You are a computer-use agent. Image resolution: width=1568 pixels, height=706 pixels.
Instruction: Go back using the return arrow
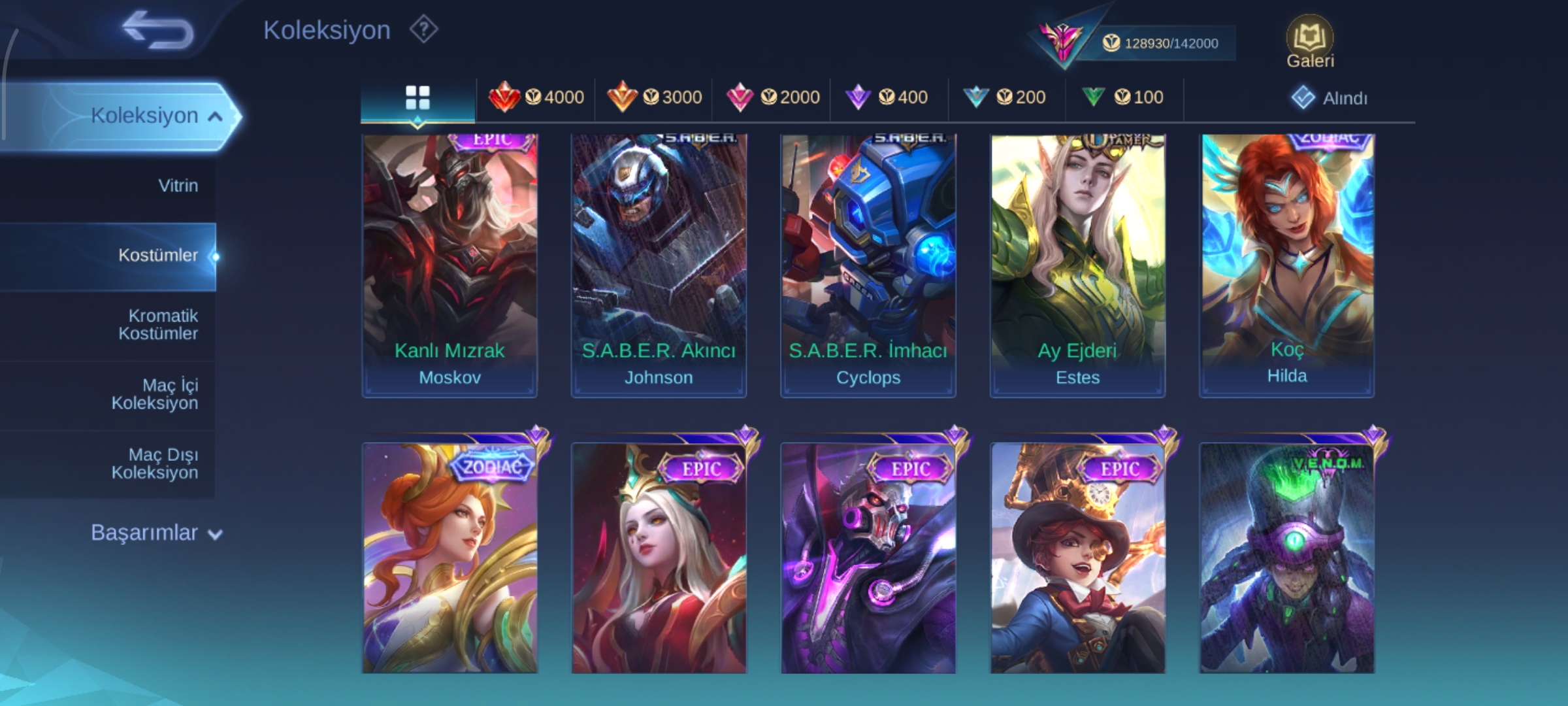click(157, 30)
